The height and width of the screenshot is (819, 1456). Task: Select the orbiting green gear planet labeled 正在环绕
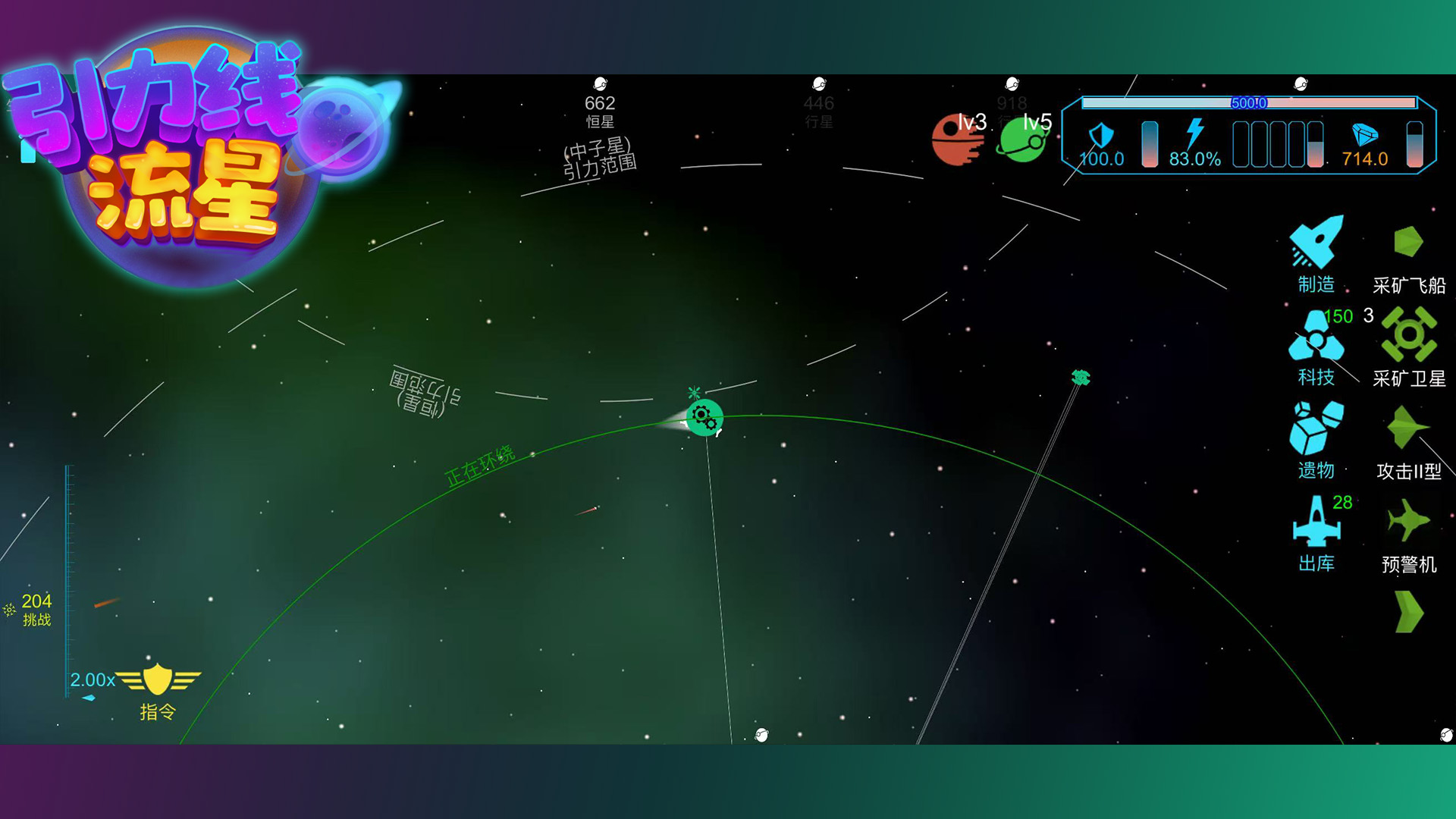point(705,419)
